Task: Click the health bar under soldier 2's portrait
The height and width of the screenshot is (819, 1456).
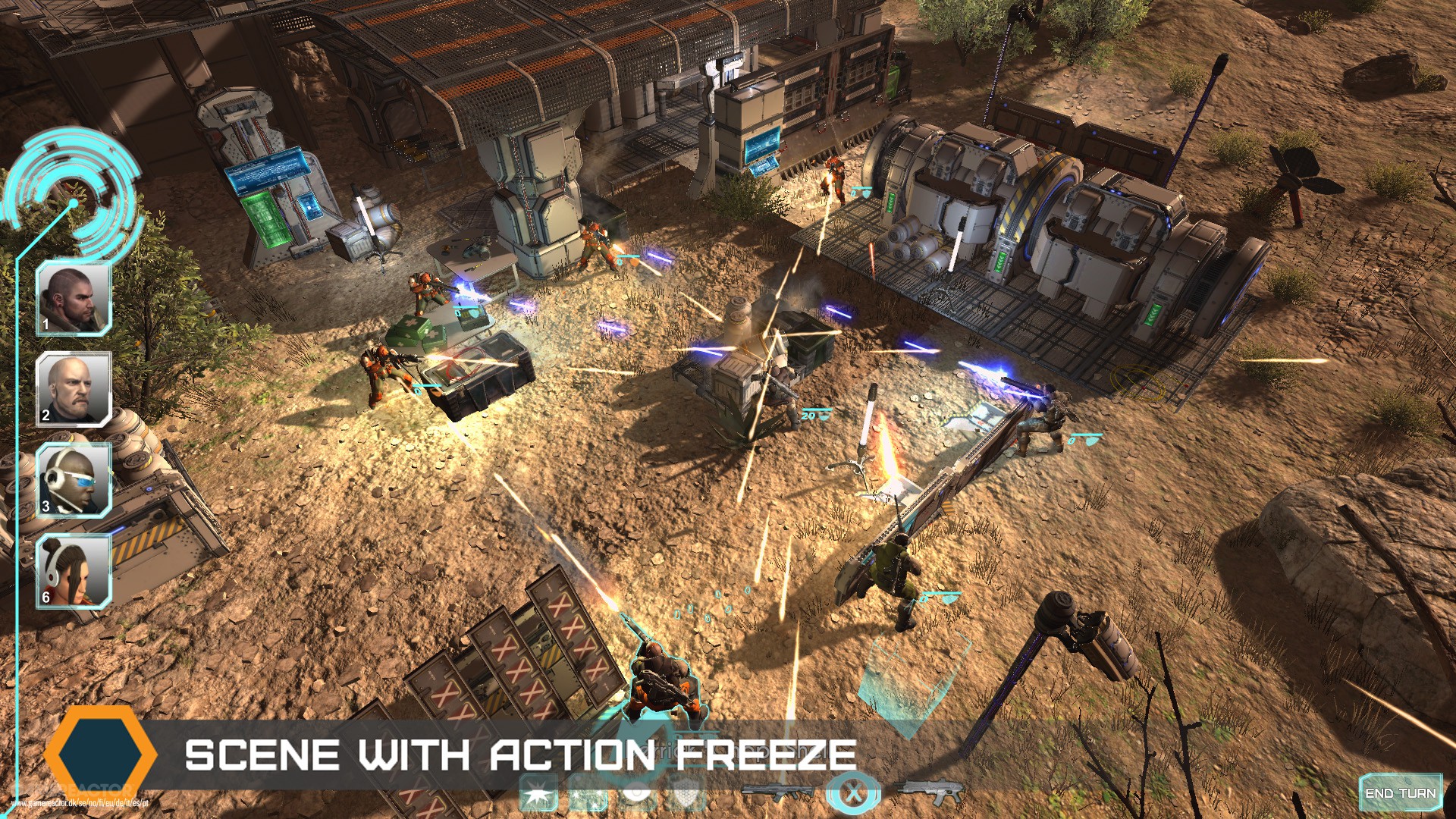Action: (72, 425)
